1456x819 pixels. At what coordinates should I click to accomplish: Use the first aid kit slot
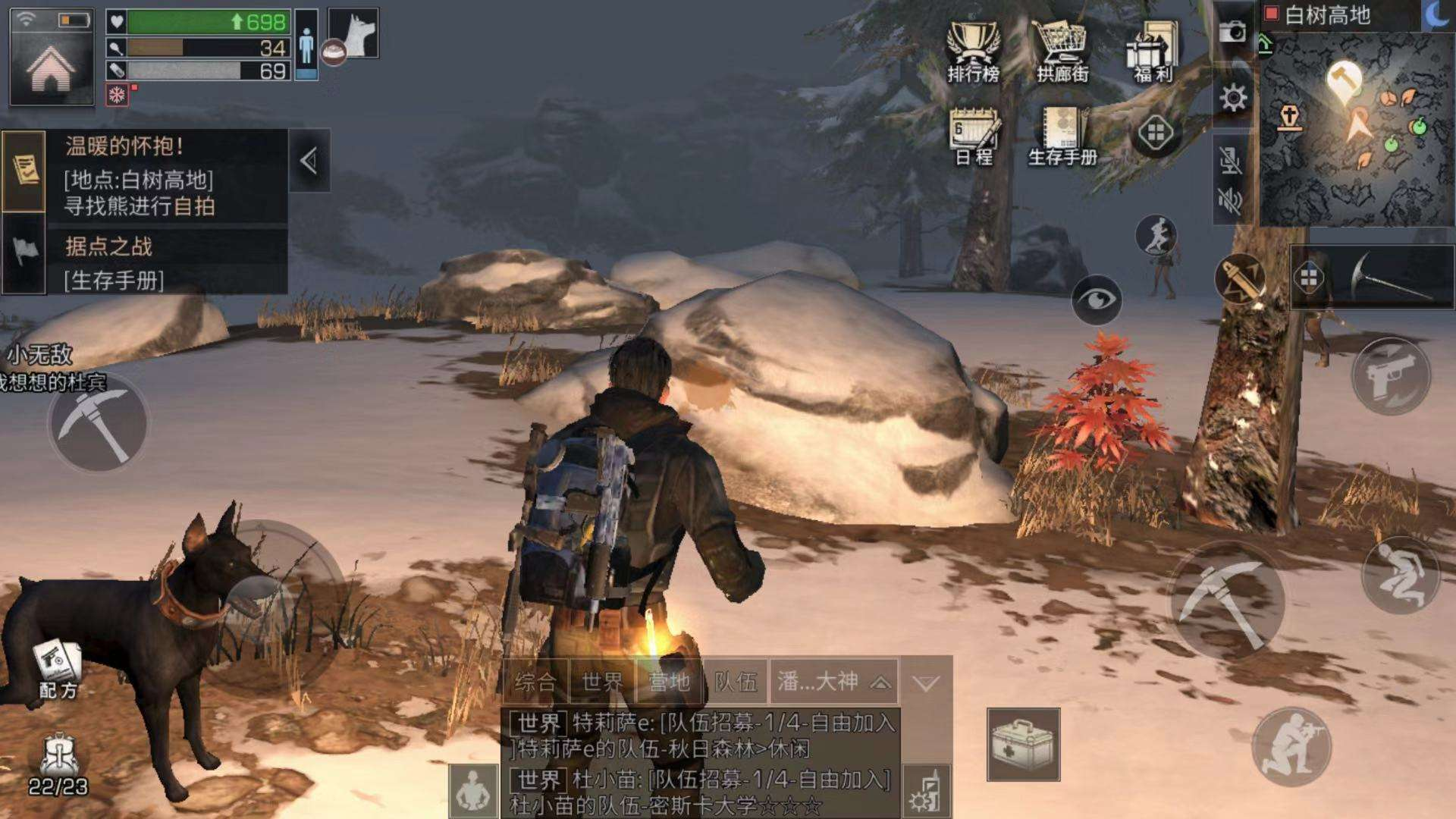tap(1023, 744)
